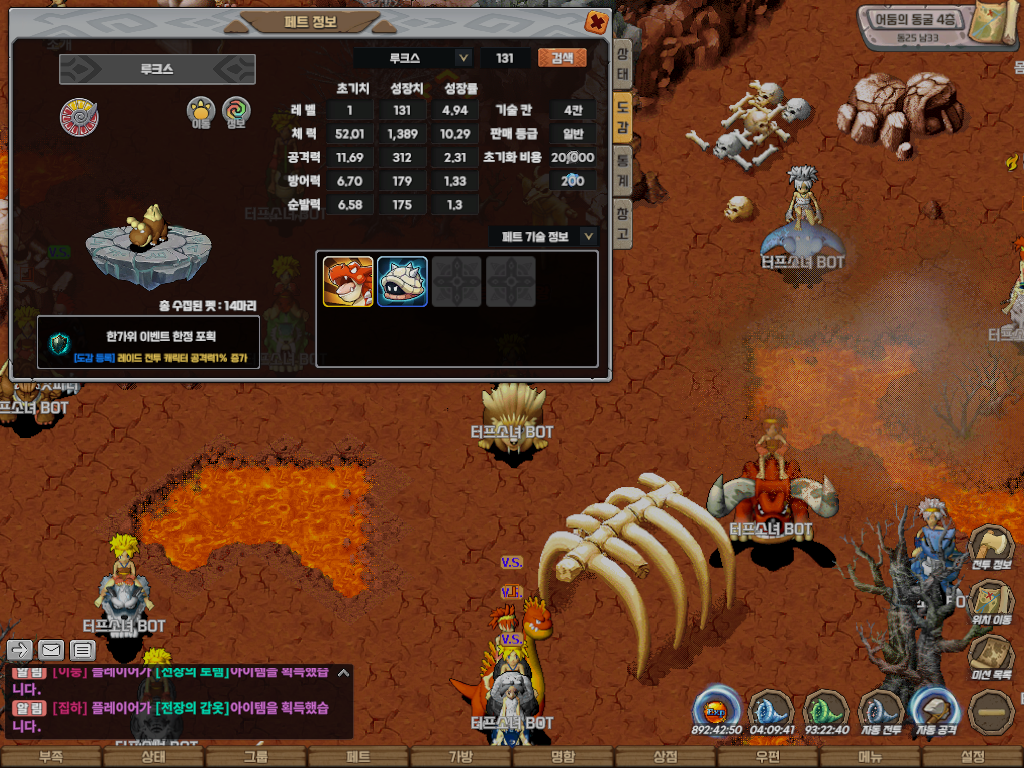The width and height of the screenshot is (1024, 768).
Task: Open the 설정 settings menu
Action: [x=972, y=757]
